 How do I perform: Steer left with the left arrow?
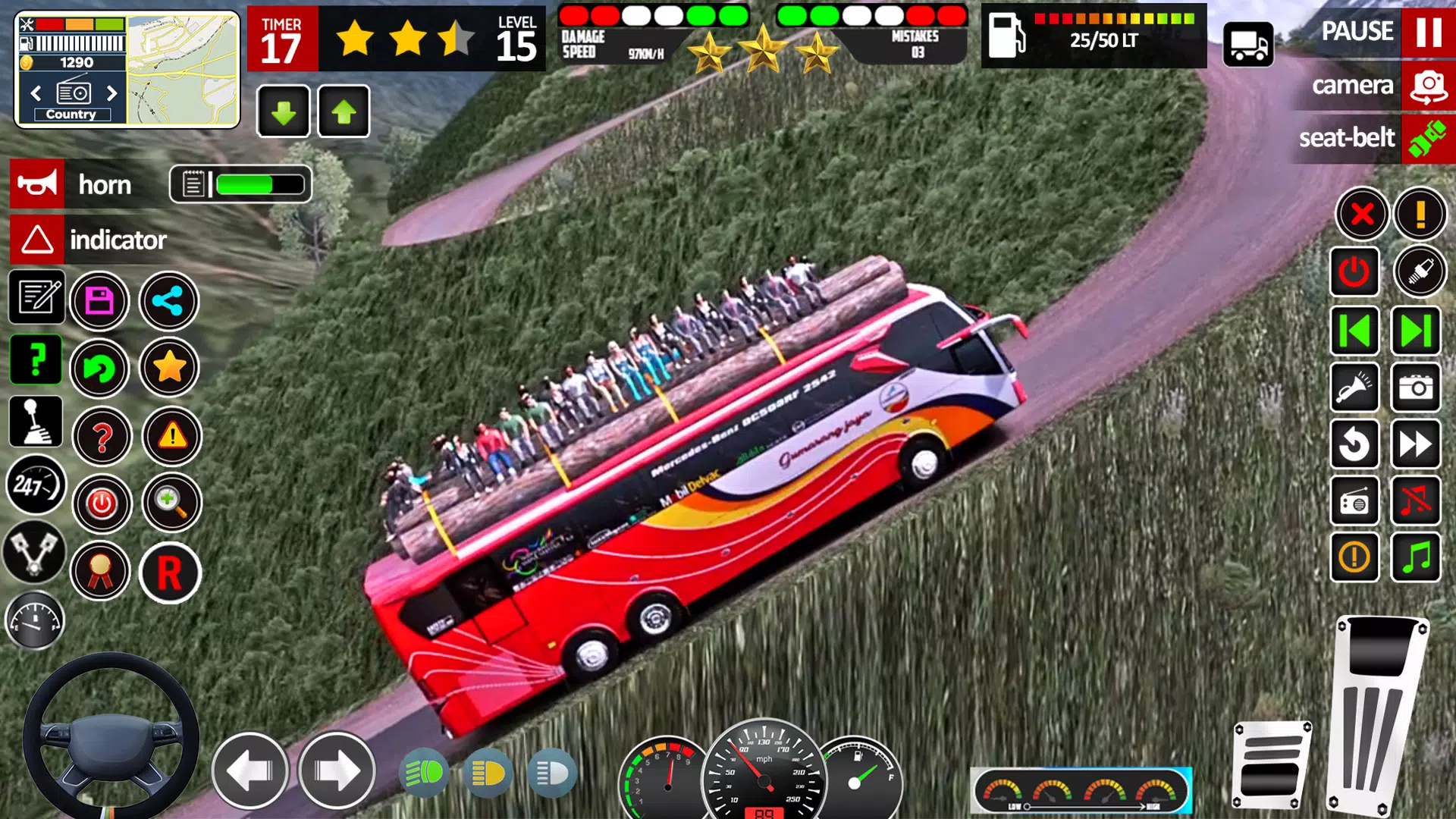click(250, 770)
